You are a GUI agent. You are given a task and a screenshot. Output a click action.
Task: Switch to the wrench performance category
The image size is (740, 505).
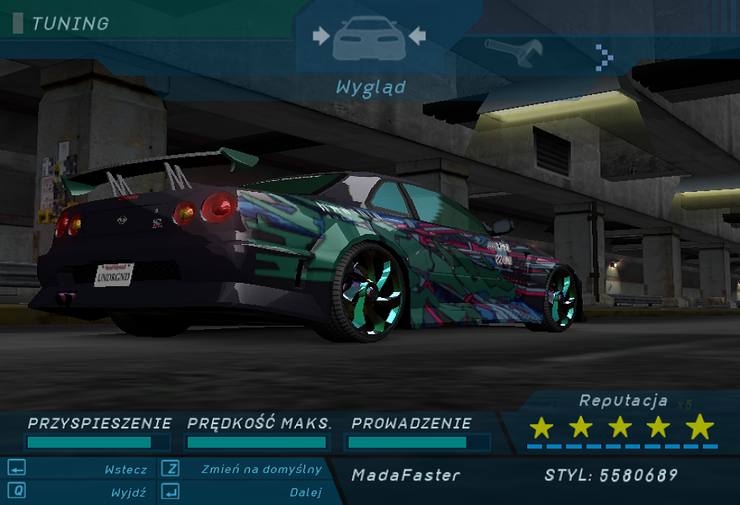click(x=513, y=50)
